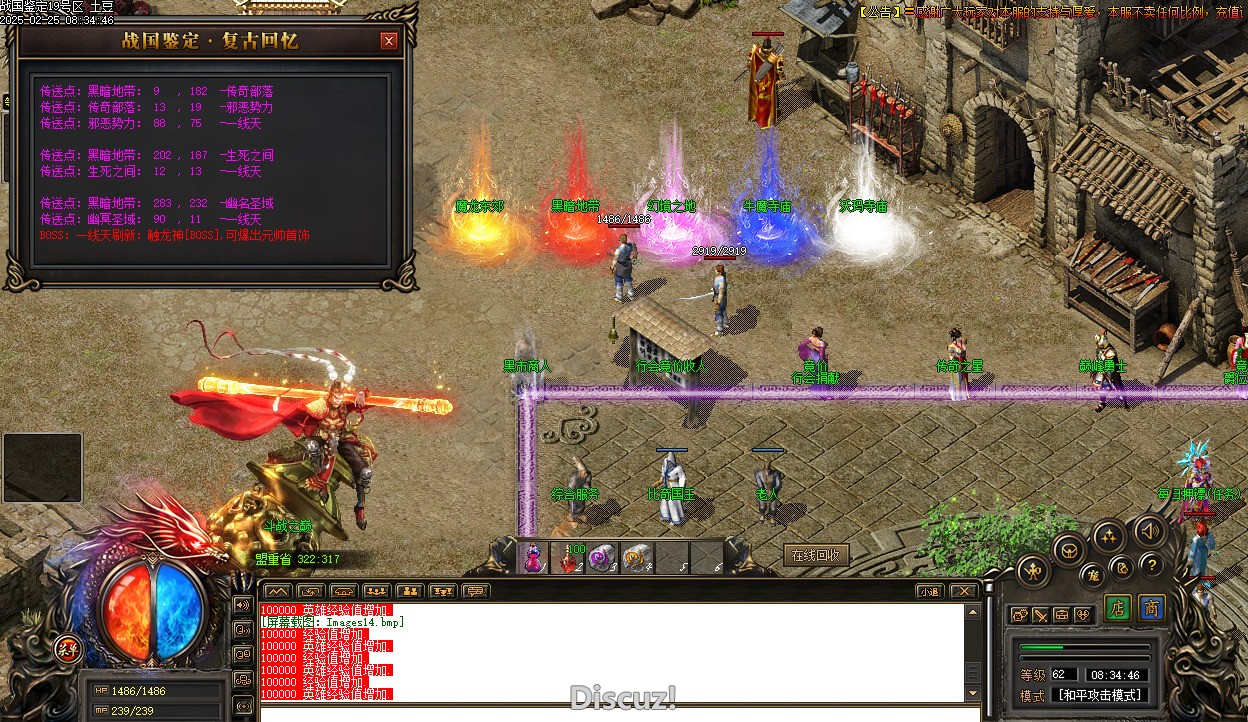
Task: Open the question mark help button
Action: 1151,565
